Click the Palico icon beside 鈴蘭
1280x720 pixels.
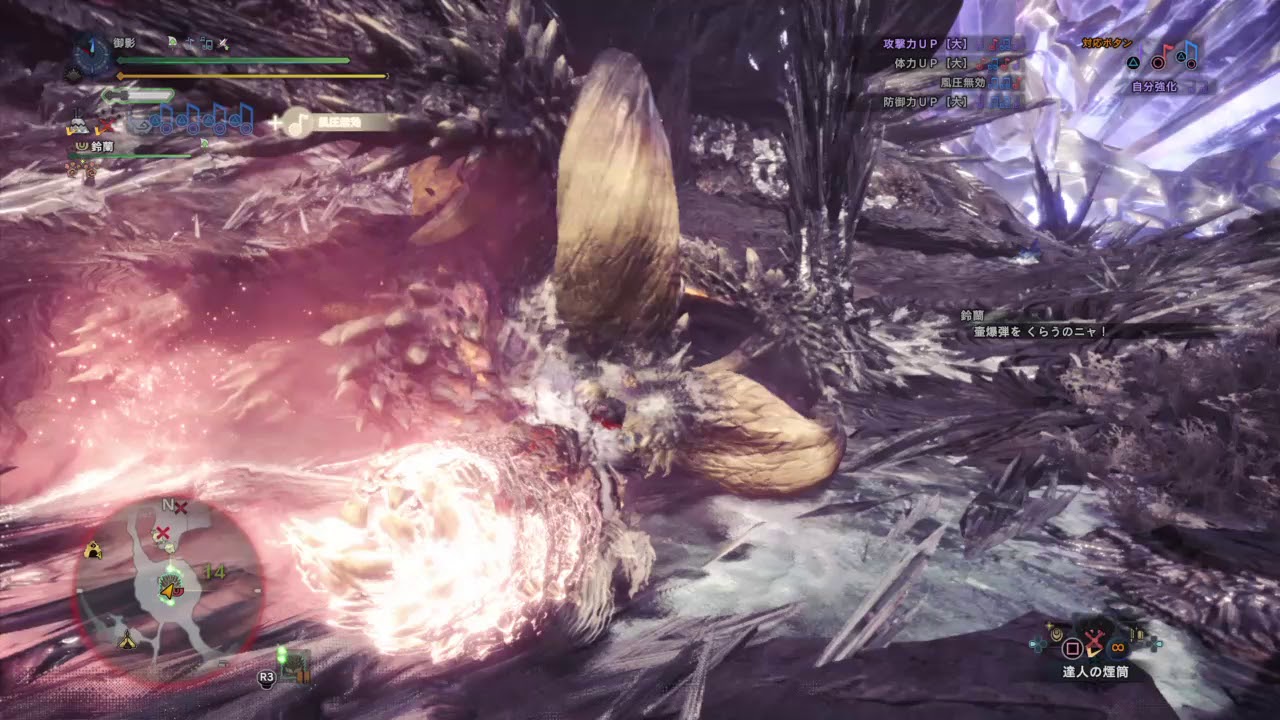click(x=82, y=146)
